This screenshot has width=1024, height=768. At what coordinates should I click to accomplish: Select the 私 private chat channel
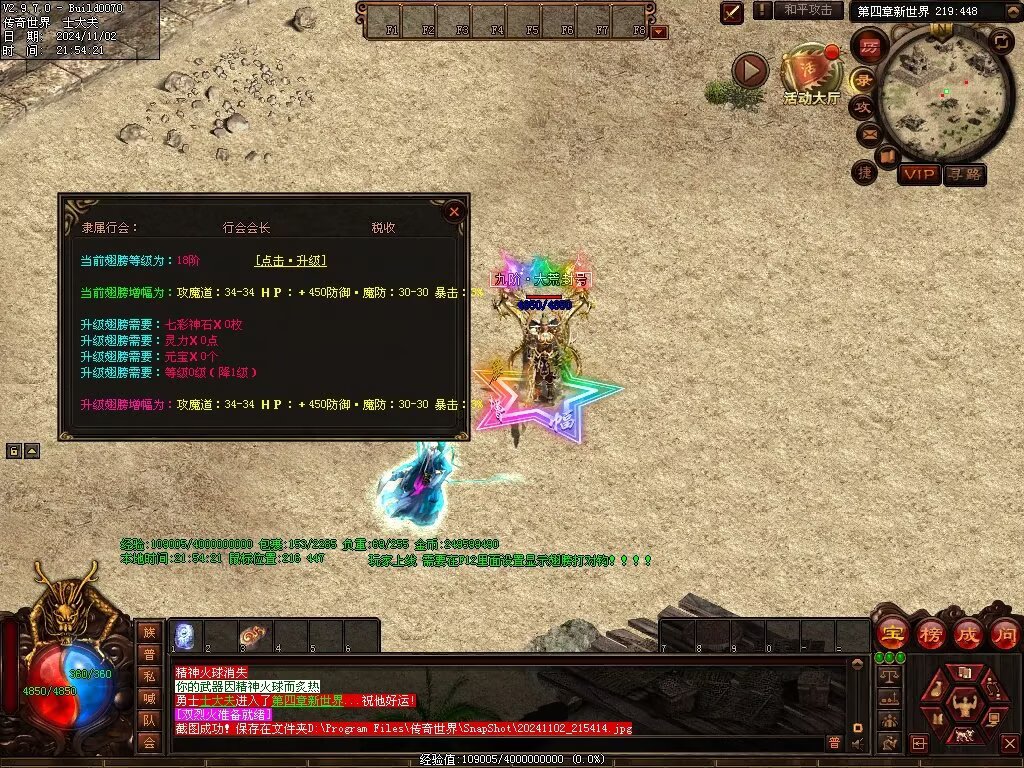pos(149,676)
